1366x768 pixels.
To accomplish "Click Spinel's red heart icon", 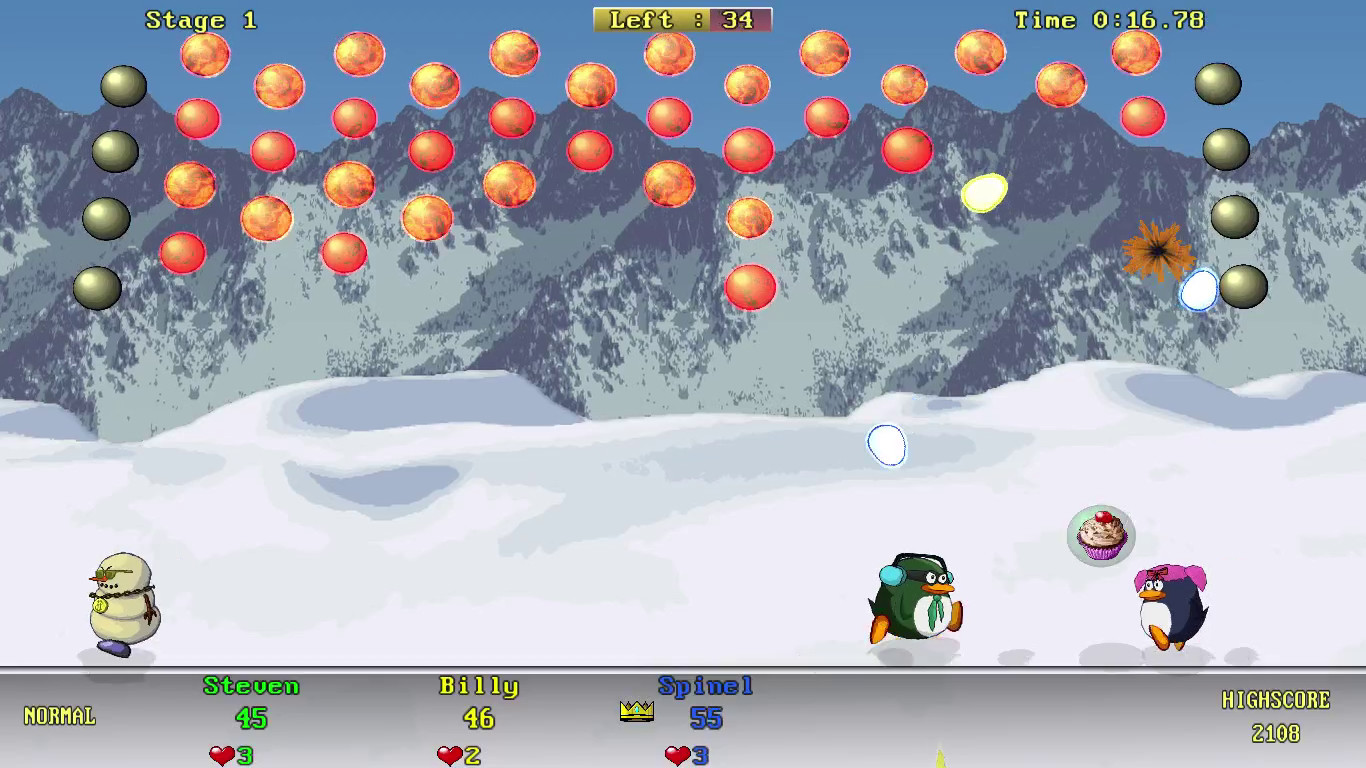I will click(x=678, y=753).
